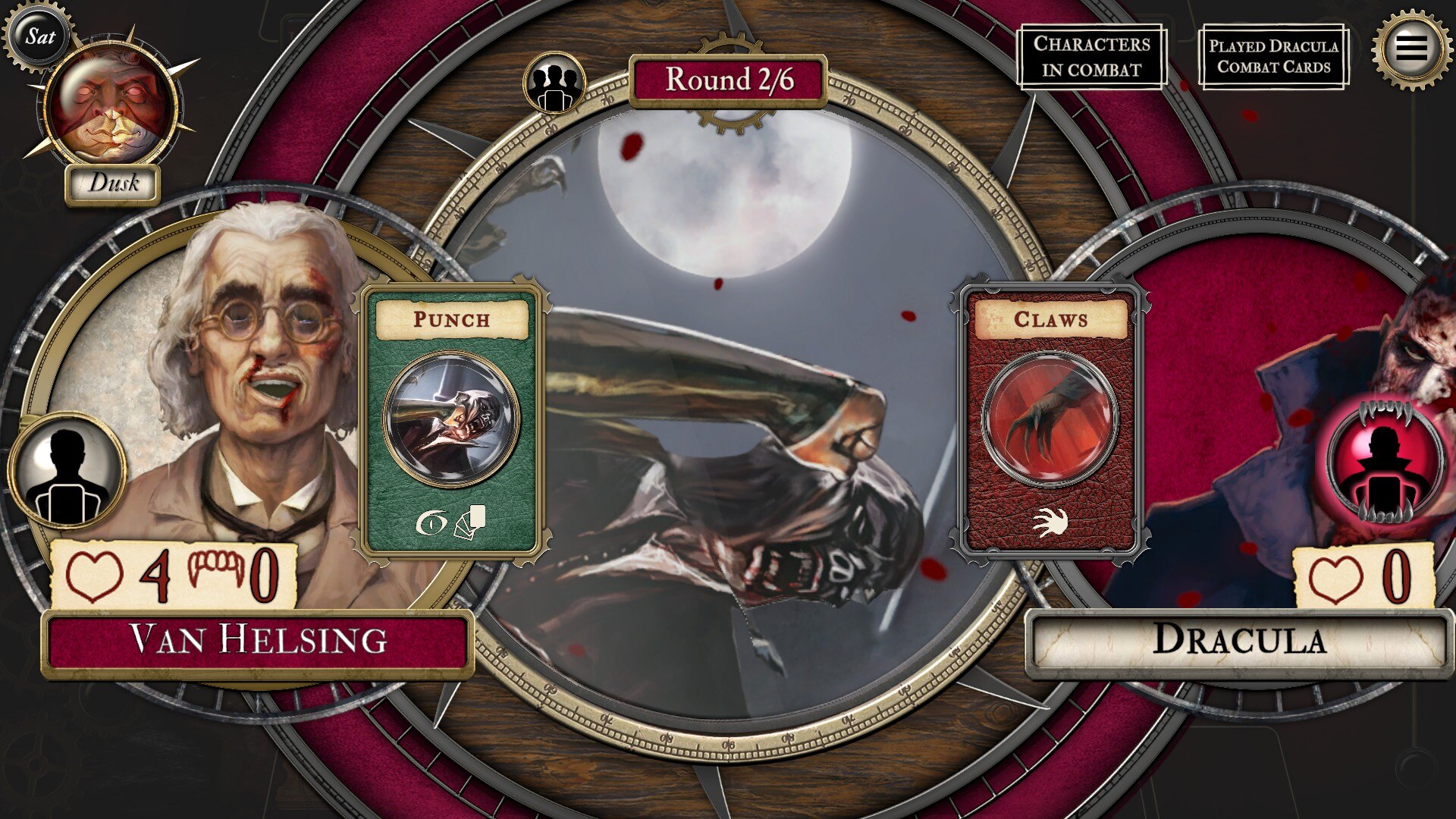This screenshot has width=1456, height=819.
Task: Open the Characters in Combat panel
Action: tap(1091, 57)
